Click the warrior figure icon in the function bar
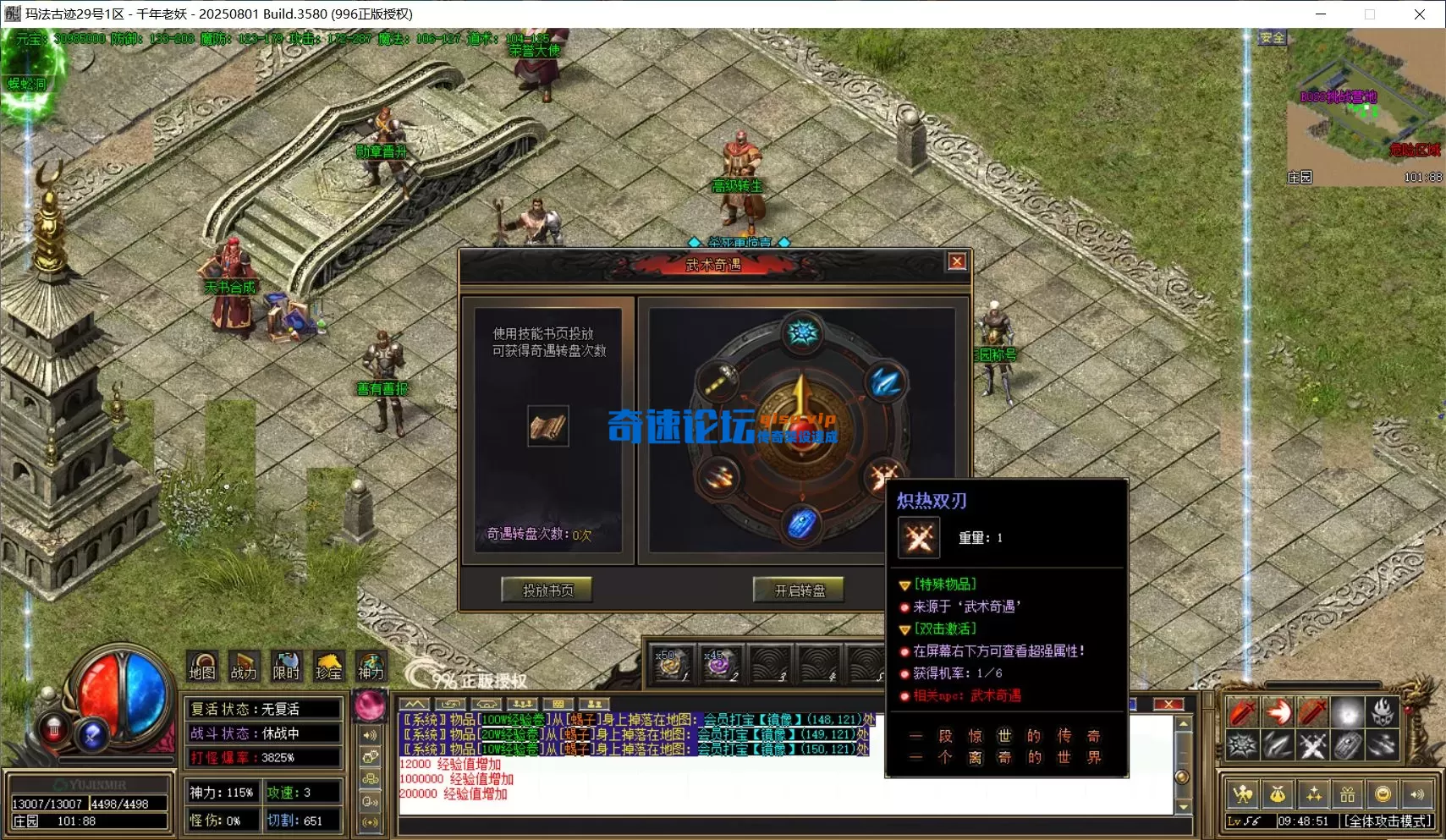 [1243, 793]
